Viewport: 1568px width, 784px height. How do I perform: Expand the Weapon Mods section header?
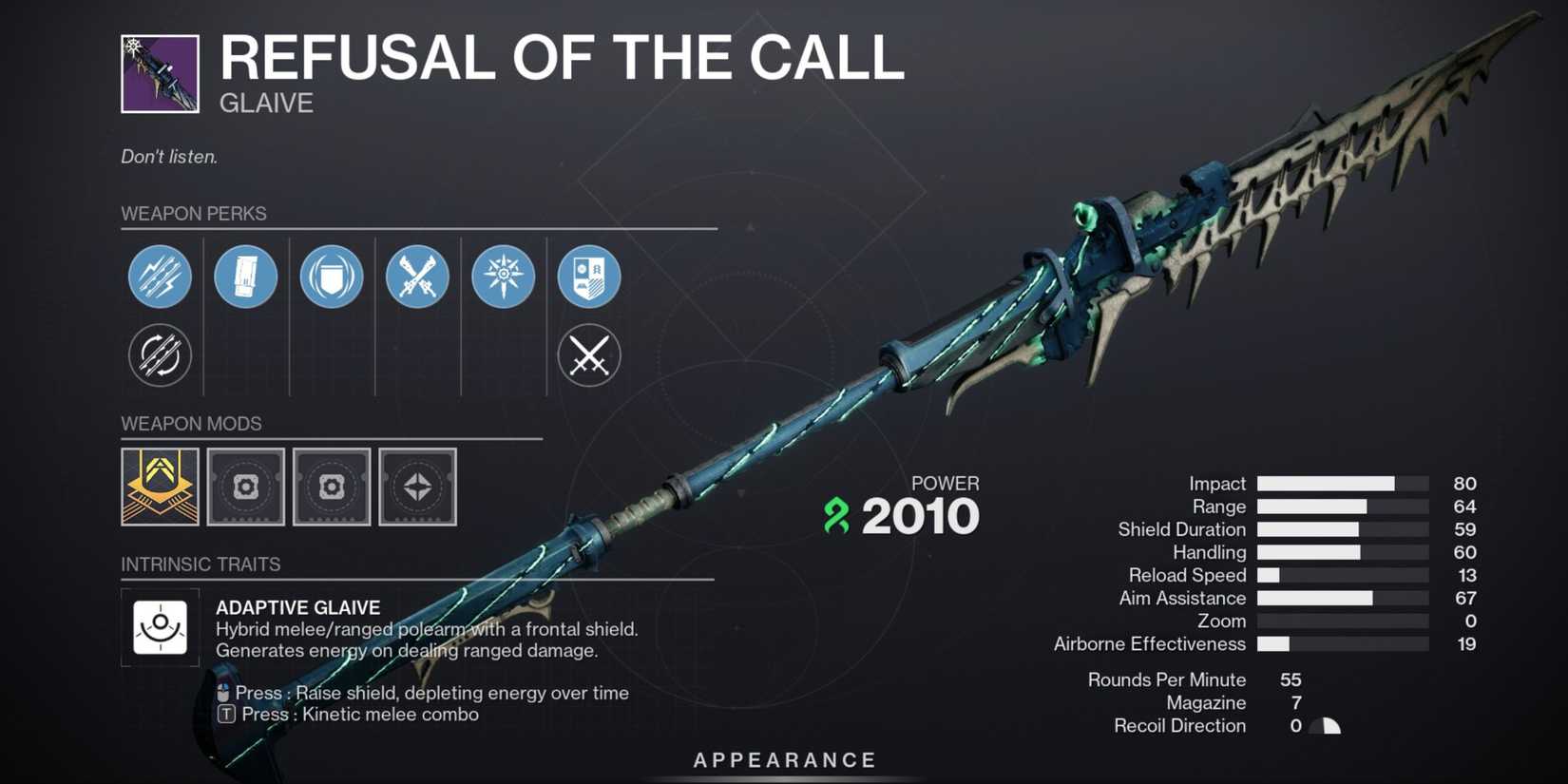coord(191,424)
